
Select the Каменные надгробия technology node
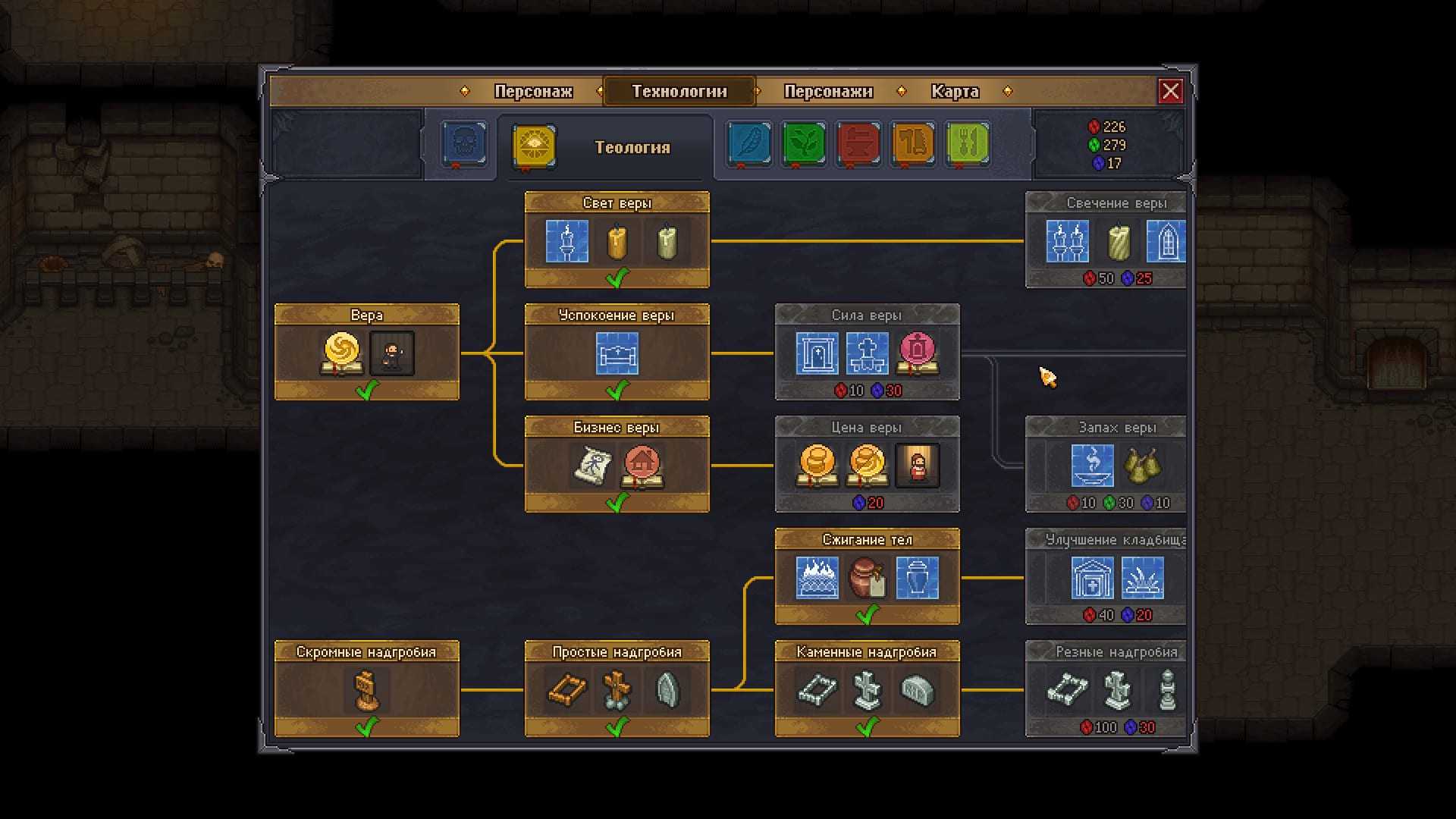(x=867, y=689)
